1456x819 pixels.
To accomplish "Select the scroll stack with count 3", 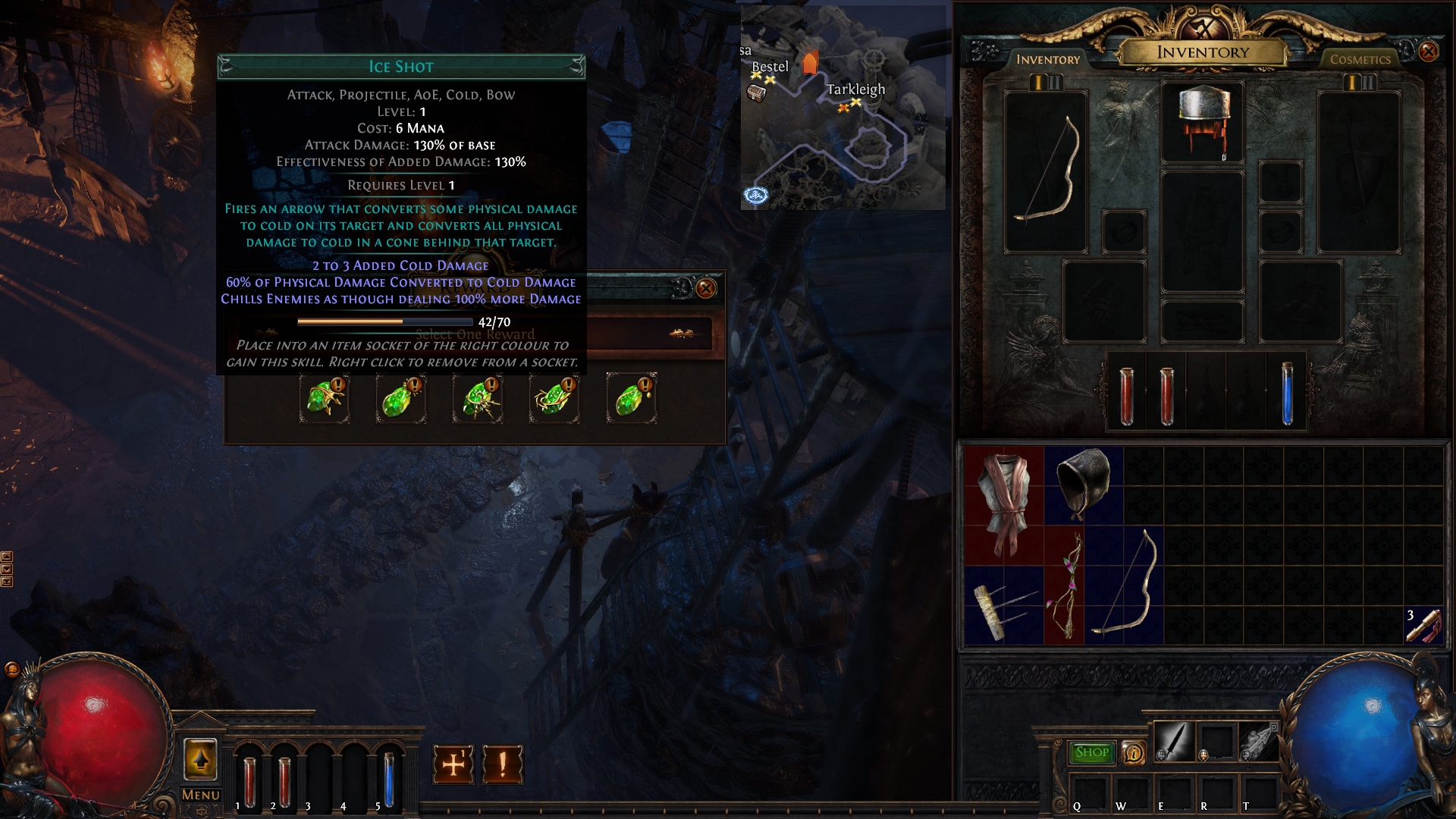I will (1423, 625).
